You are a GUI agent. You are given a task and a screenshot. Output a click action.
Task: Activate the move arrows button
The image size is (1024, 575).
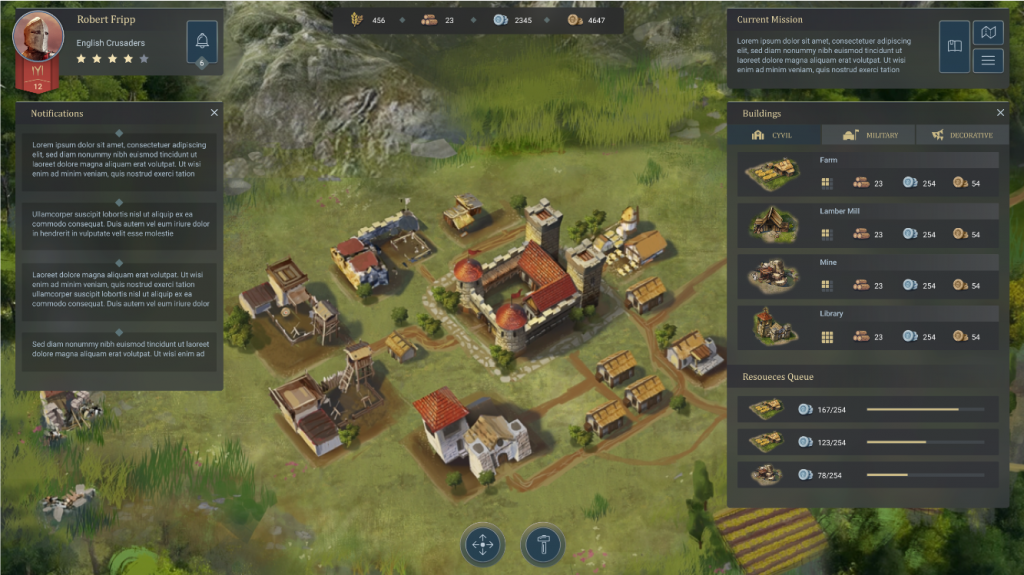pyautogui.click(x=483, y=545)
